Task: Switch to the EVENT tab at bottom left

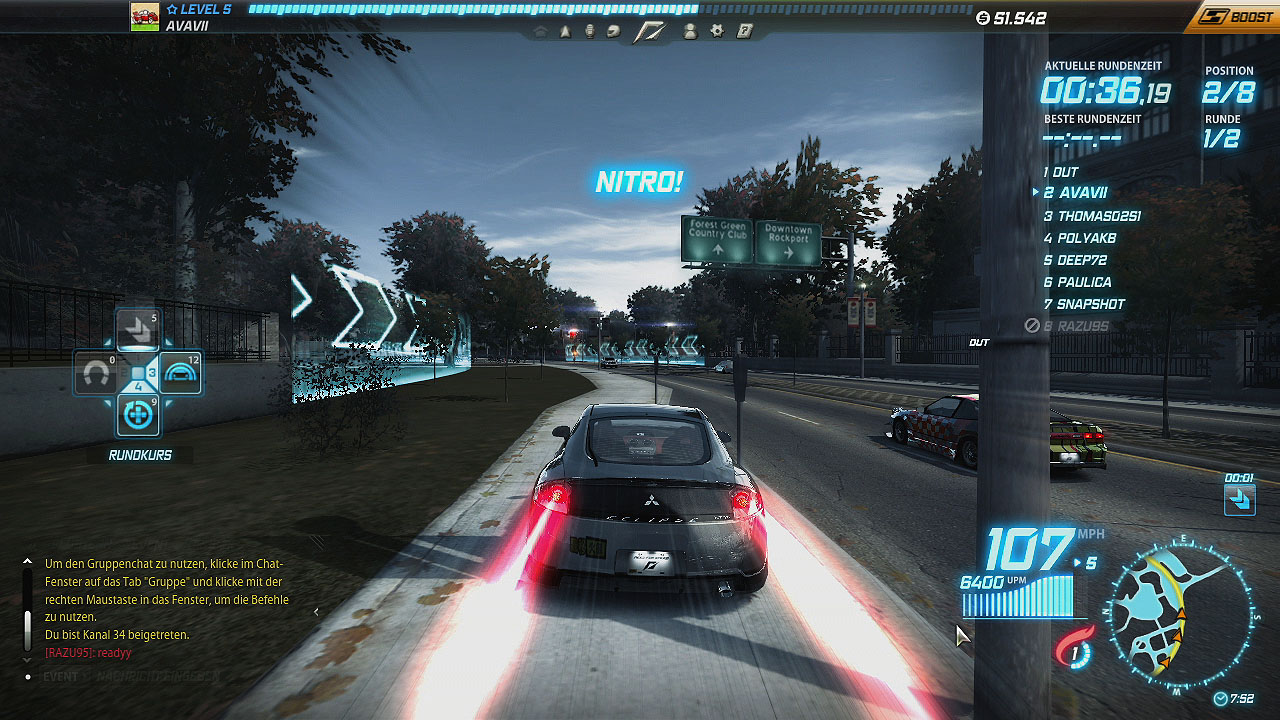Action: [x=62, y=675]
